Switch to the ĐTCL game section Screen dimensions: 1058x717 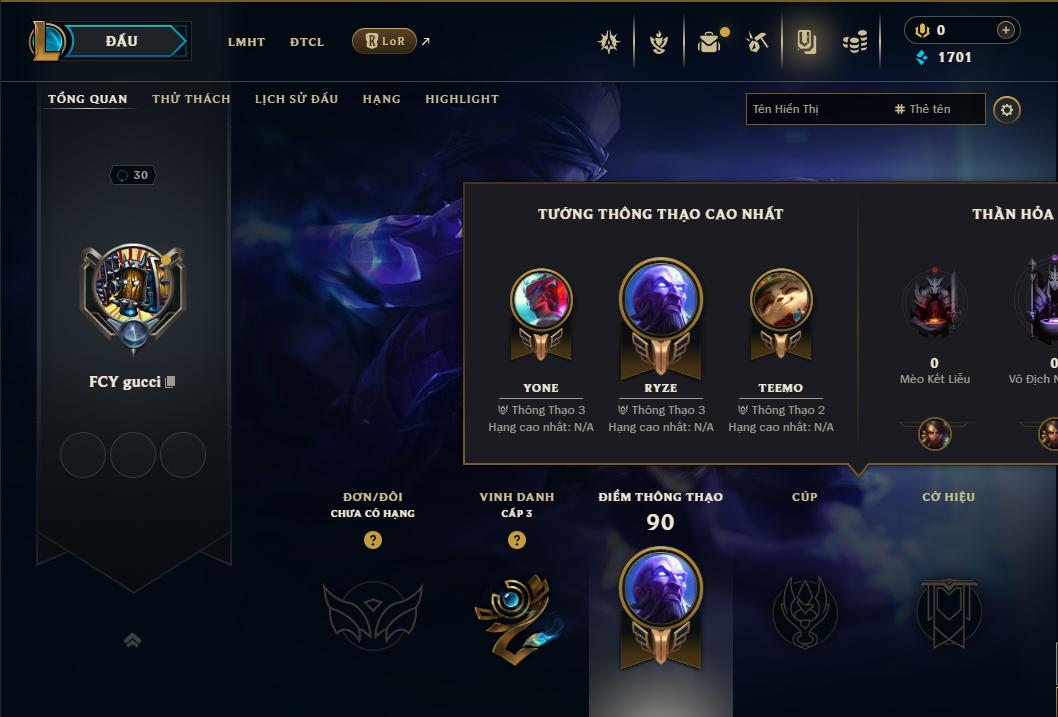point(307,42)
